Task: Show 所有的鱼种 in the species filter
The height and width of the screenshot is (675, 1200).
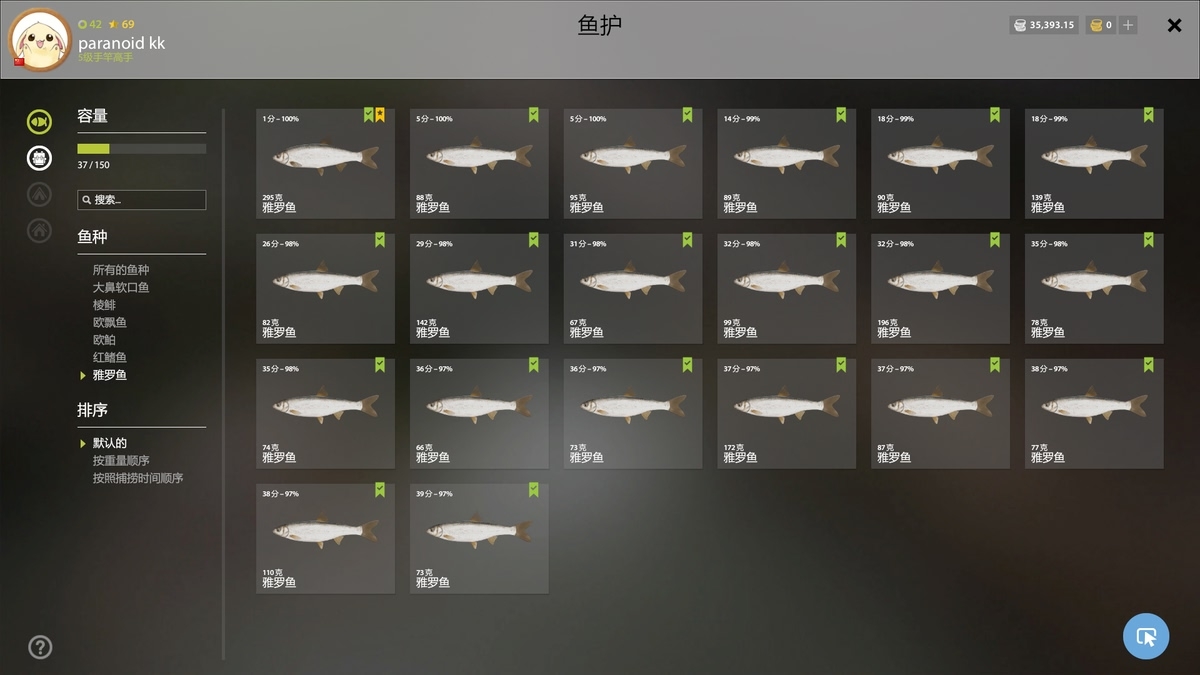Action: pyautogui.click(x=121, y=270)
